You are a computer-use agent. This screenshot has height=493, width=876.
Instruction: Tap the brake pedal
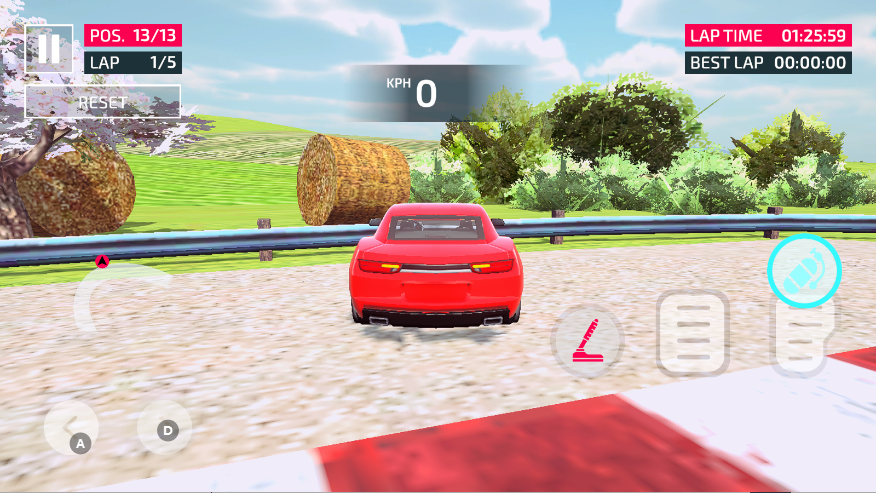pyautogui.click(x=692, y=334)
